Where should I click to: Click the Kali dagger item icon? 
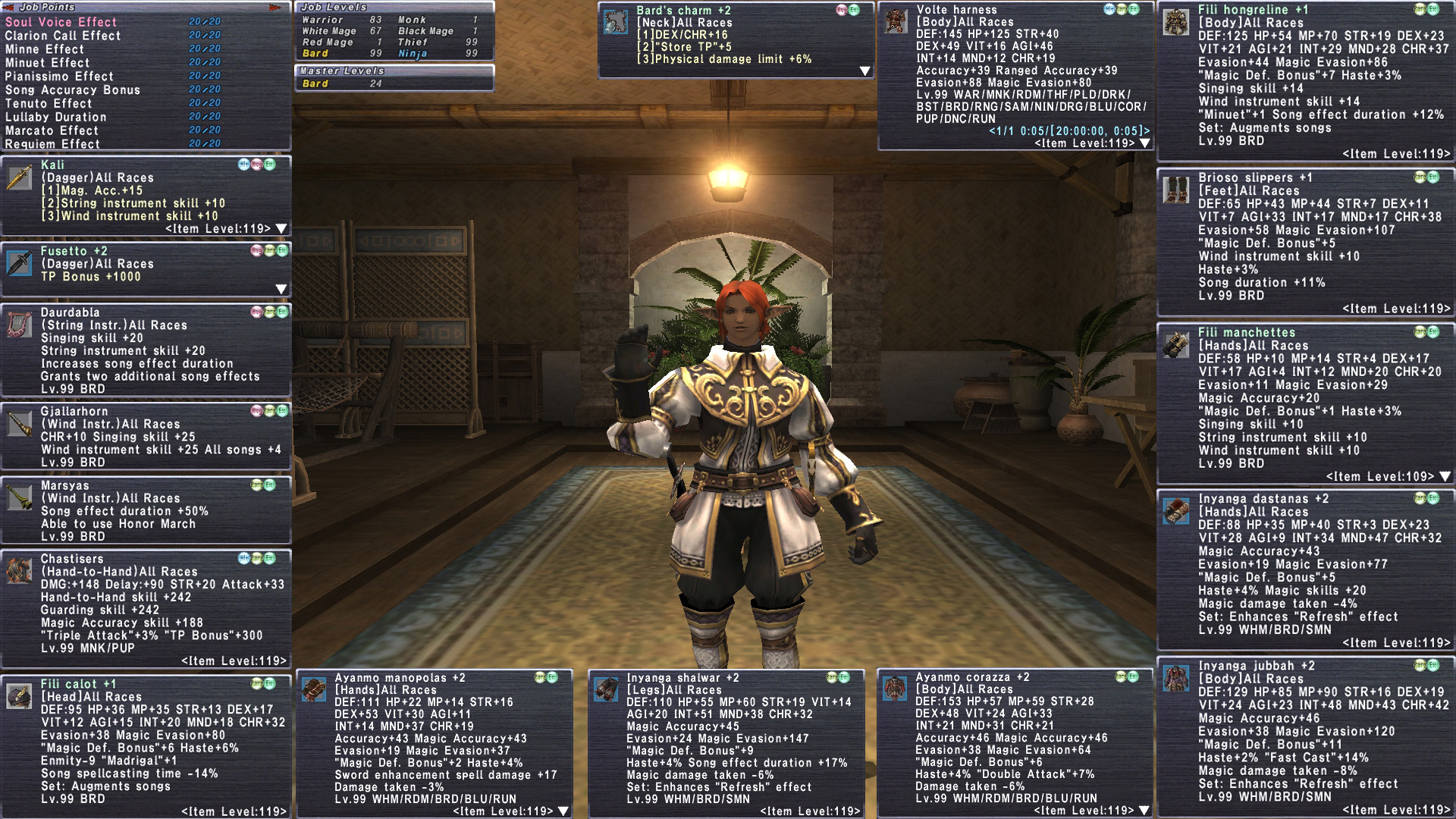pyautogui.click(x=18, y=177)
